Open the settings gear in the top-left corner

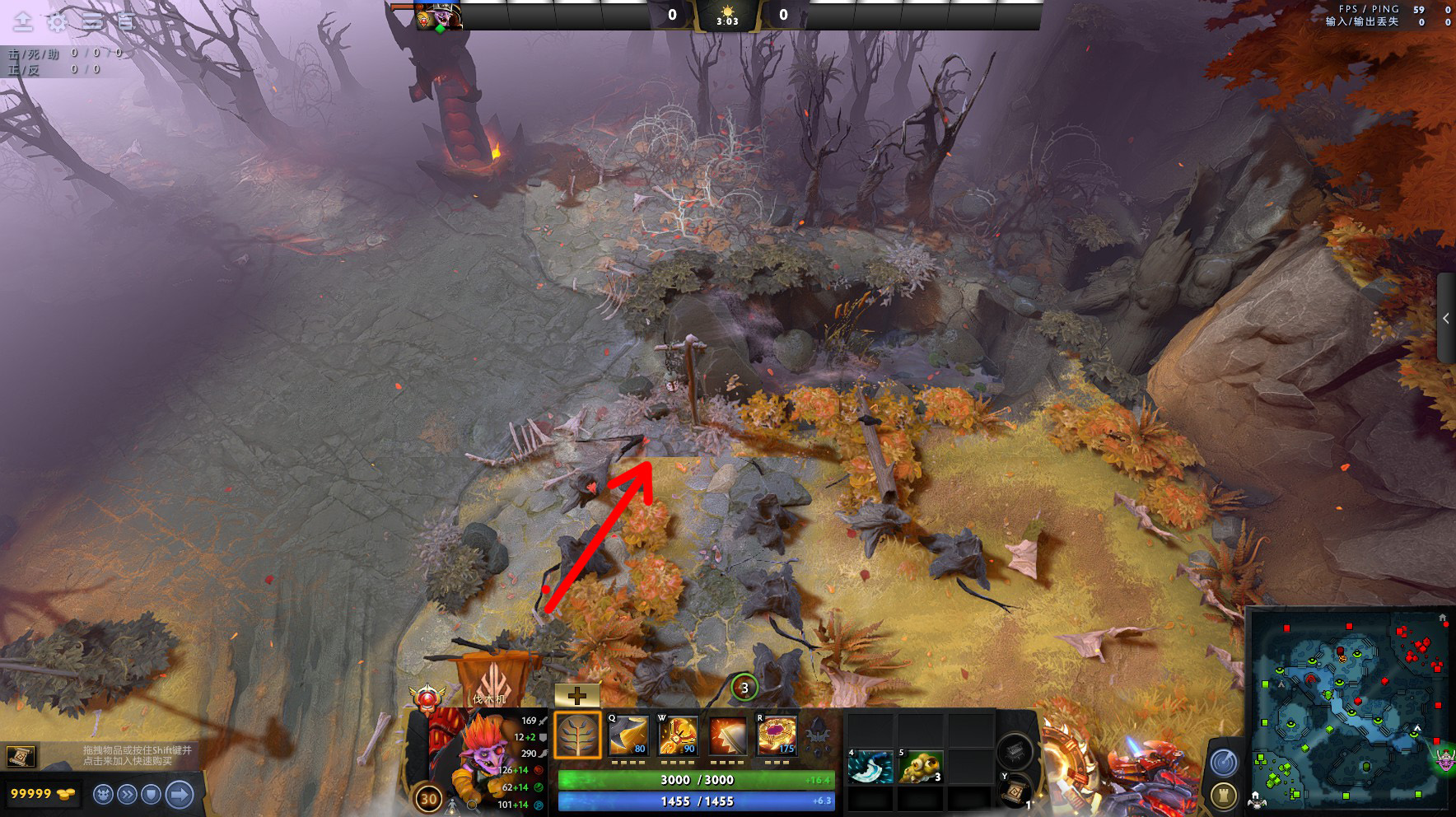pyautogui.click(x=55, y=21)
